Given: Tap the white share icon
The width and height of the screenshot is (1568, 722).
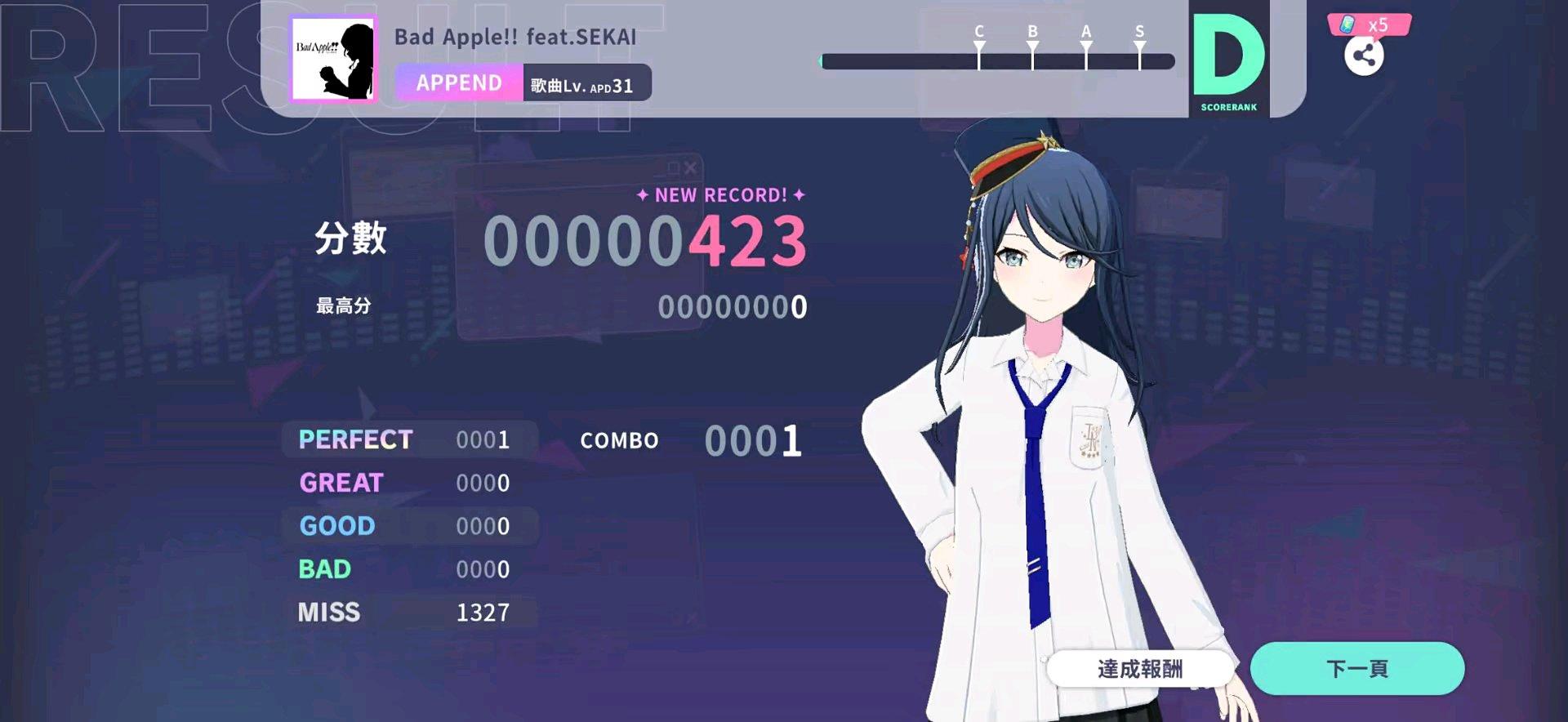Looking at the screenshot, I should click(1365, 55).
